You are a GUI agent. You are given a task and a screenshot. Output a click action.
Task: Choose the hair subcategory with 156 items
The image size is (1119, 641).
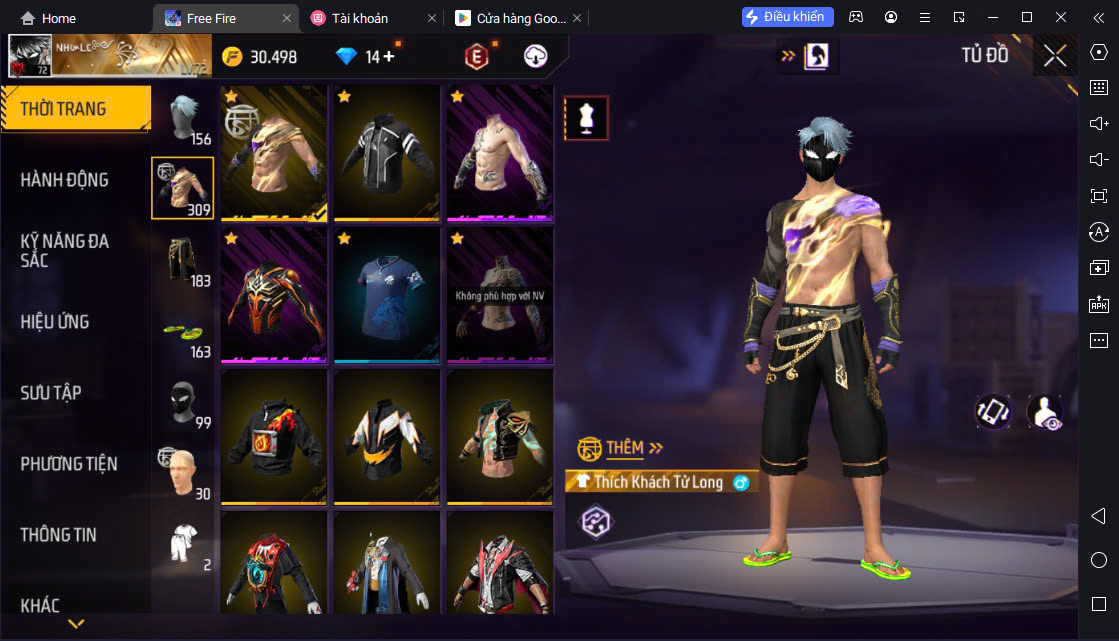(x=183, y=118)
